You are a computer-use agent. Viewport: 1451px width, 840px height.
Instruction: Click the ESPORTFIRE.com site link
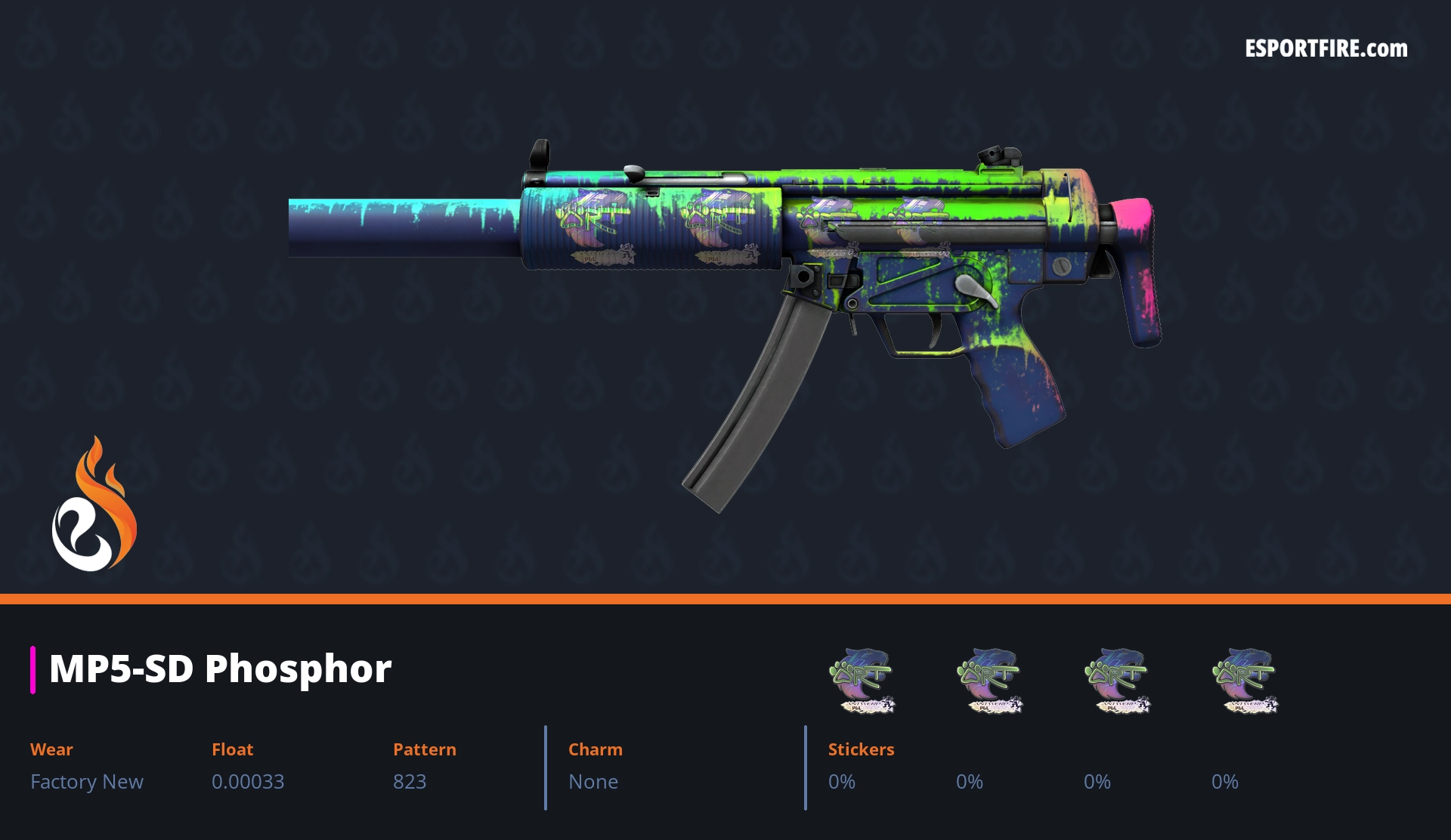coord(1326,49)
